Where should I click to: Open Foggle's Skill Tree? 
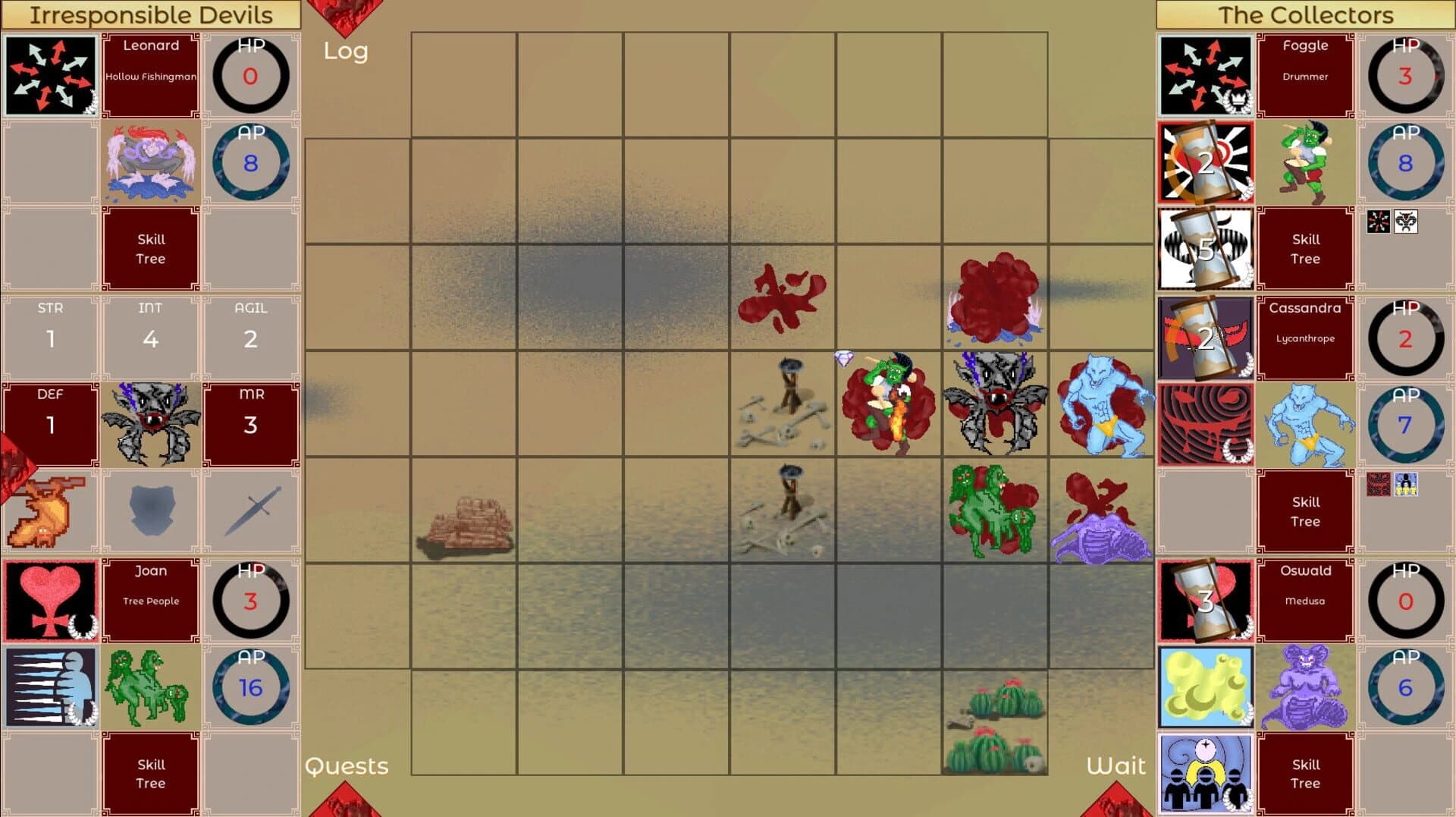tap(1306, 248)
